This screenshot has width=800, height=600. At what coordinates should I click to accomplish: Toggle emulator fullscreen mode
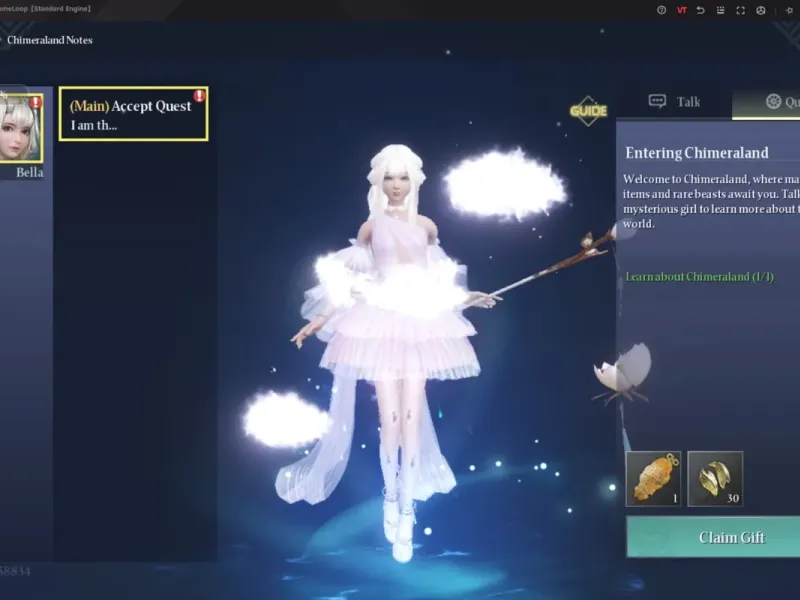pyautogui.click(x=741, y=10)
